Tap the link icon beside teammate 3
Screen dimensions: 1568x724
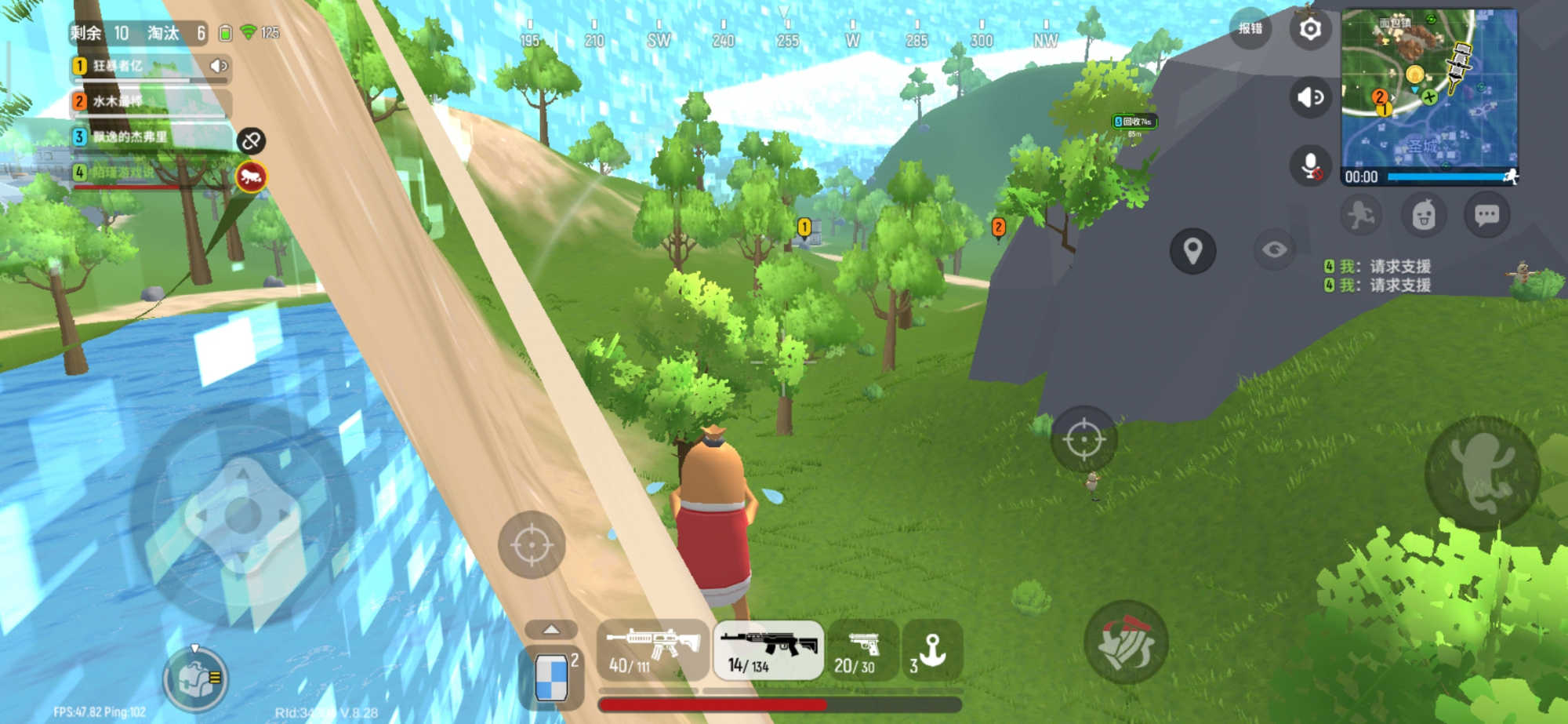point(251,141)
